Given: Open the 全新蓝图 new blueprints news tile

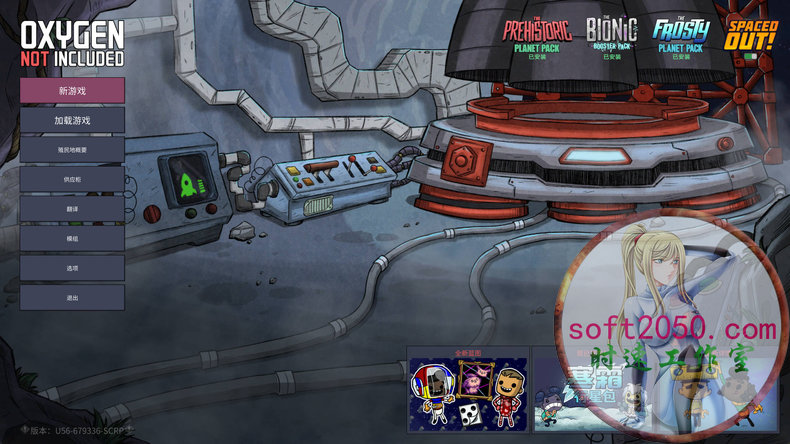Looking at the screenshot, I should click(468, 390).
